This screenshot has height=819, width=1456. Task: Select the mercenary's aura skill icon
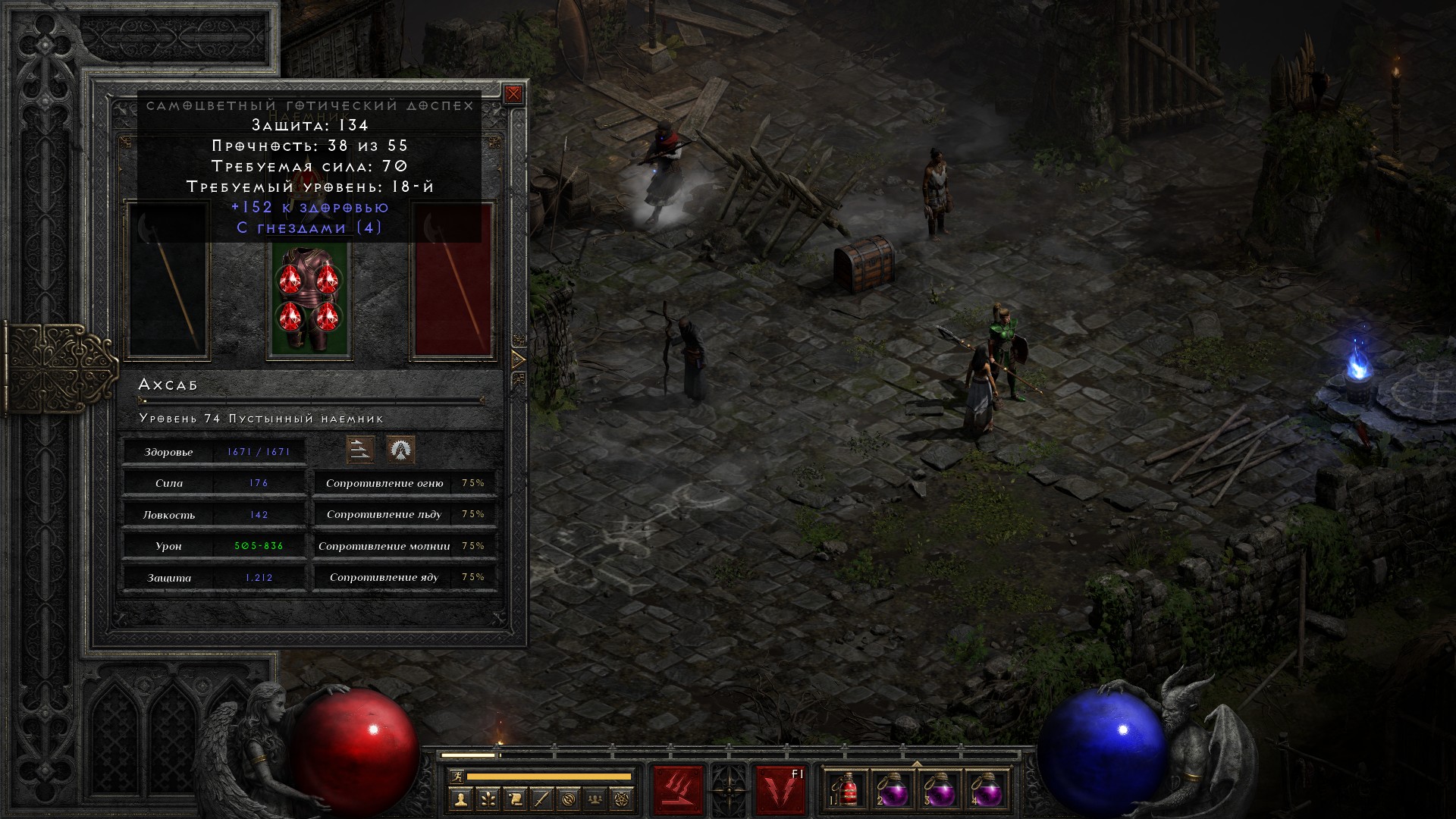400,450
